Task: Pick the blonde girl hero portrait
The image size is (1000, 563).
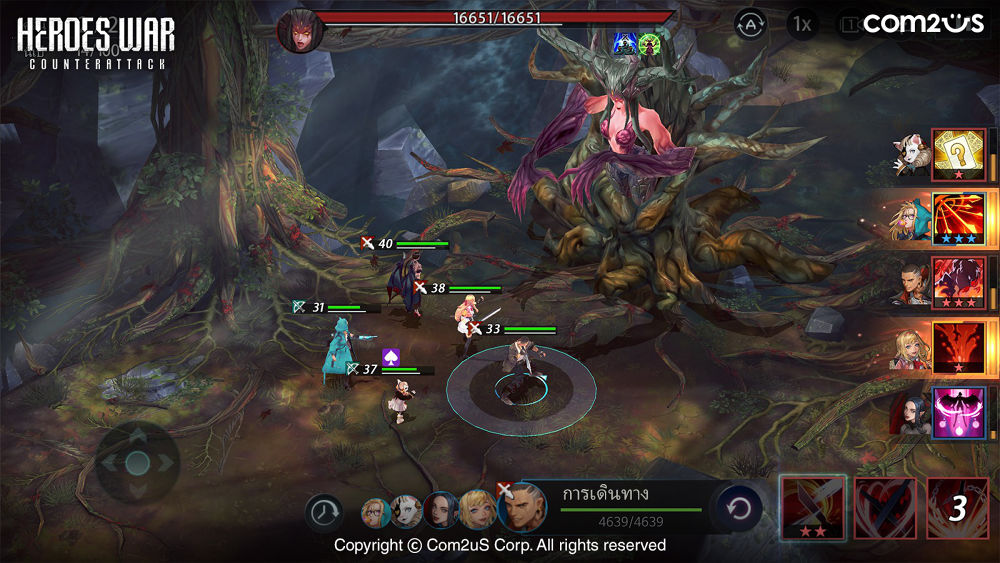Action: (x=475, y=510)
